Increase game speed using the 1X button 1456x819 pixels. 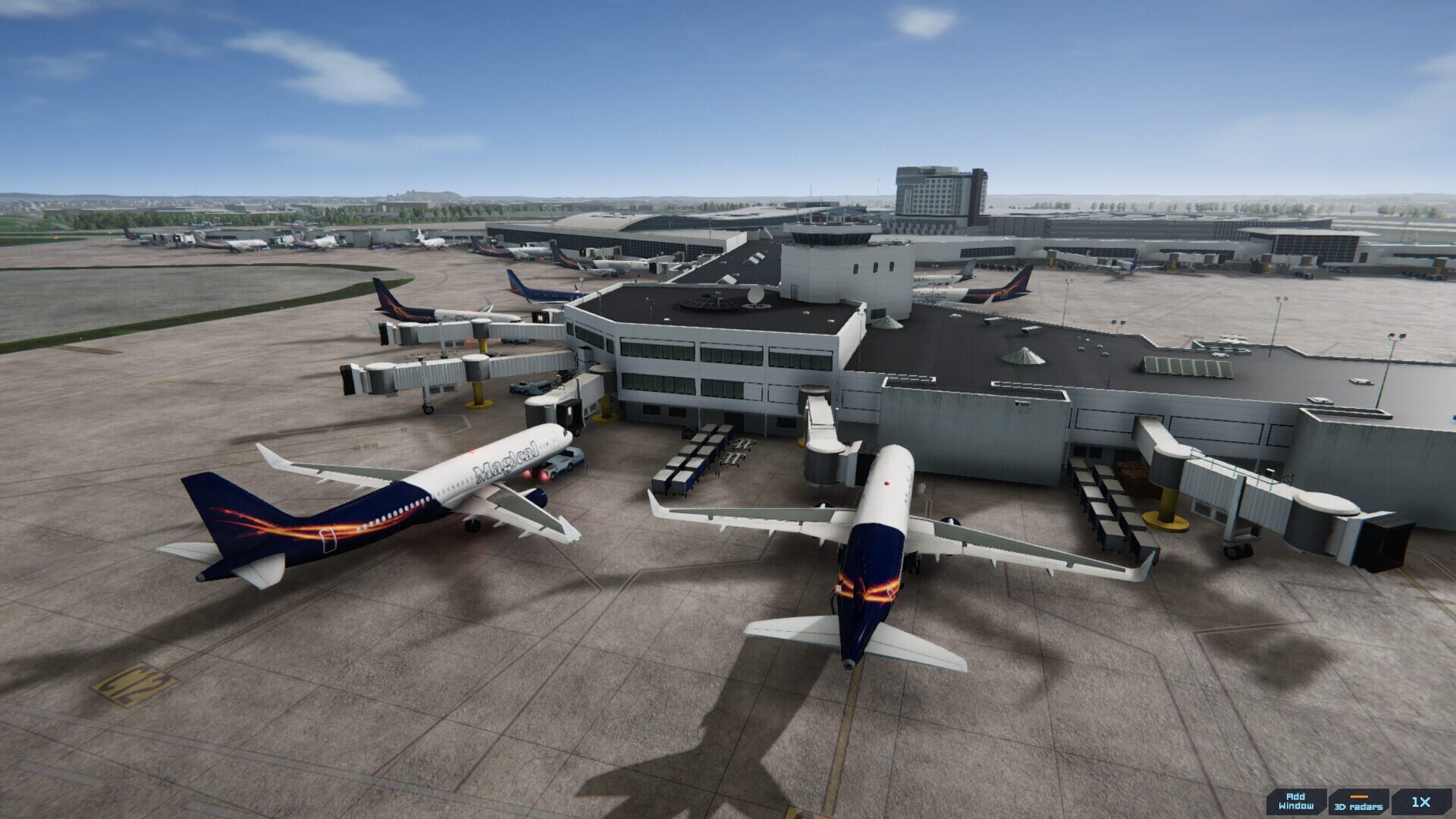(1422, 802)
